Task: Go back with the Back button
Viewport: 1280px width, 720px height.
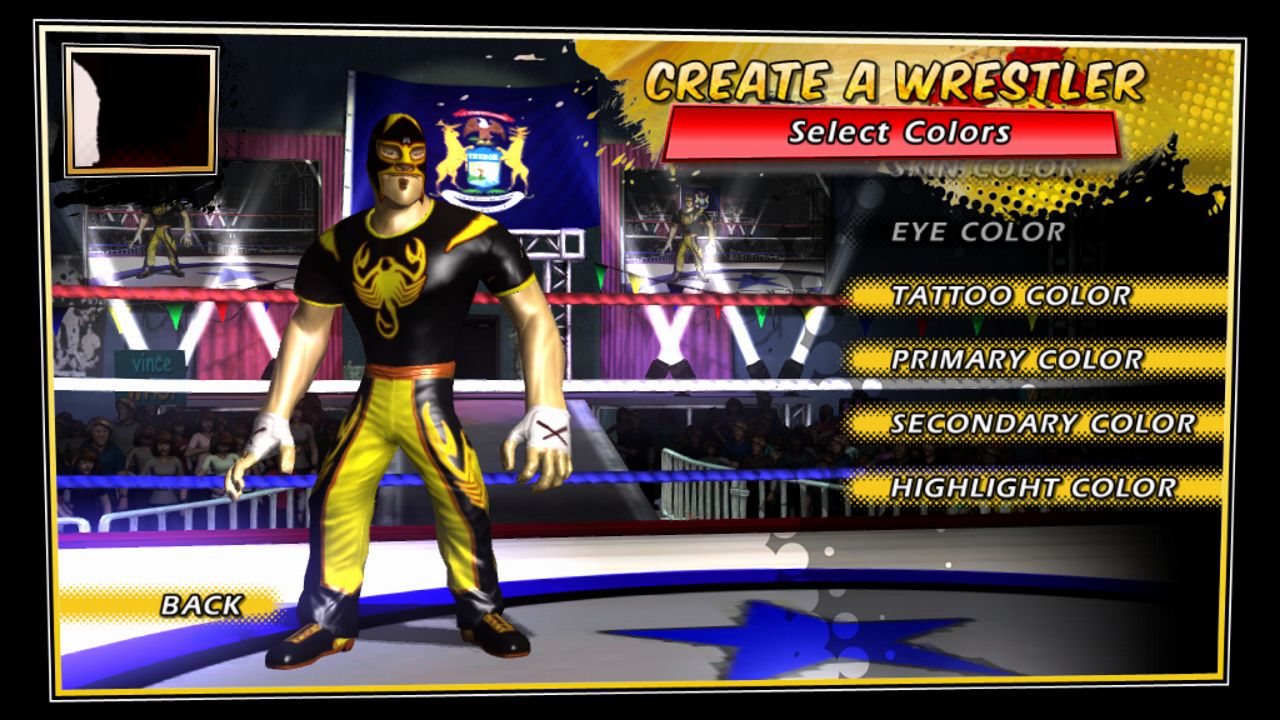Action: [x=201, y=605]
